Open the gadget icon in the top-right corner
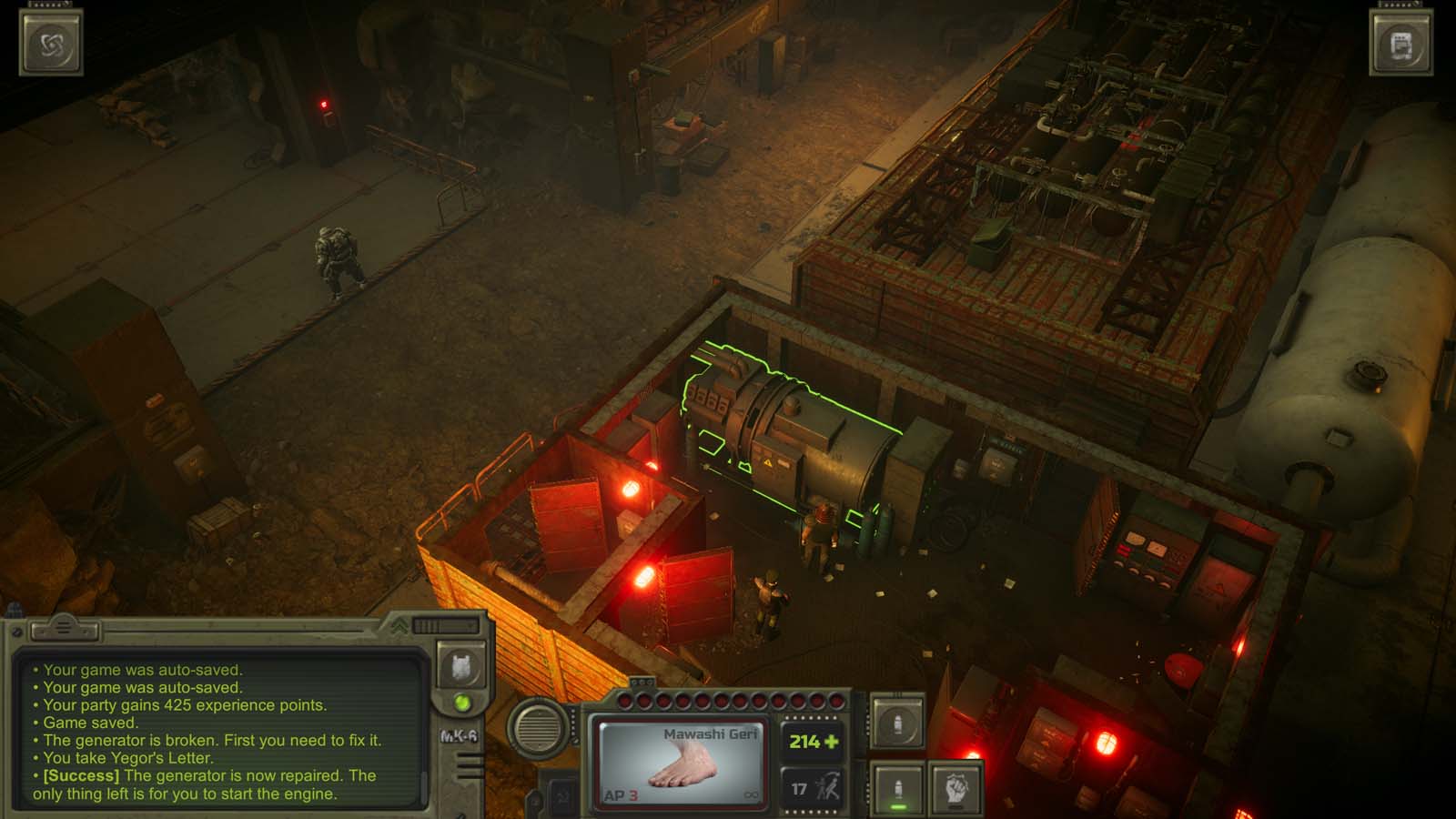1456x819 pixels. (1400, 41)
